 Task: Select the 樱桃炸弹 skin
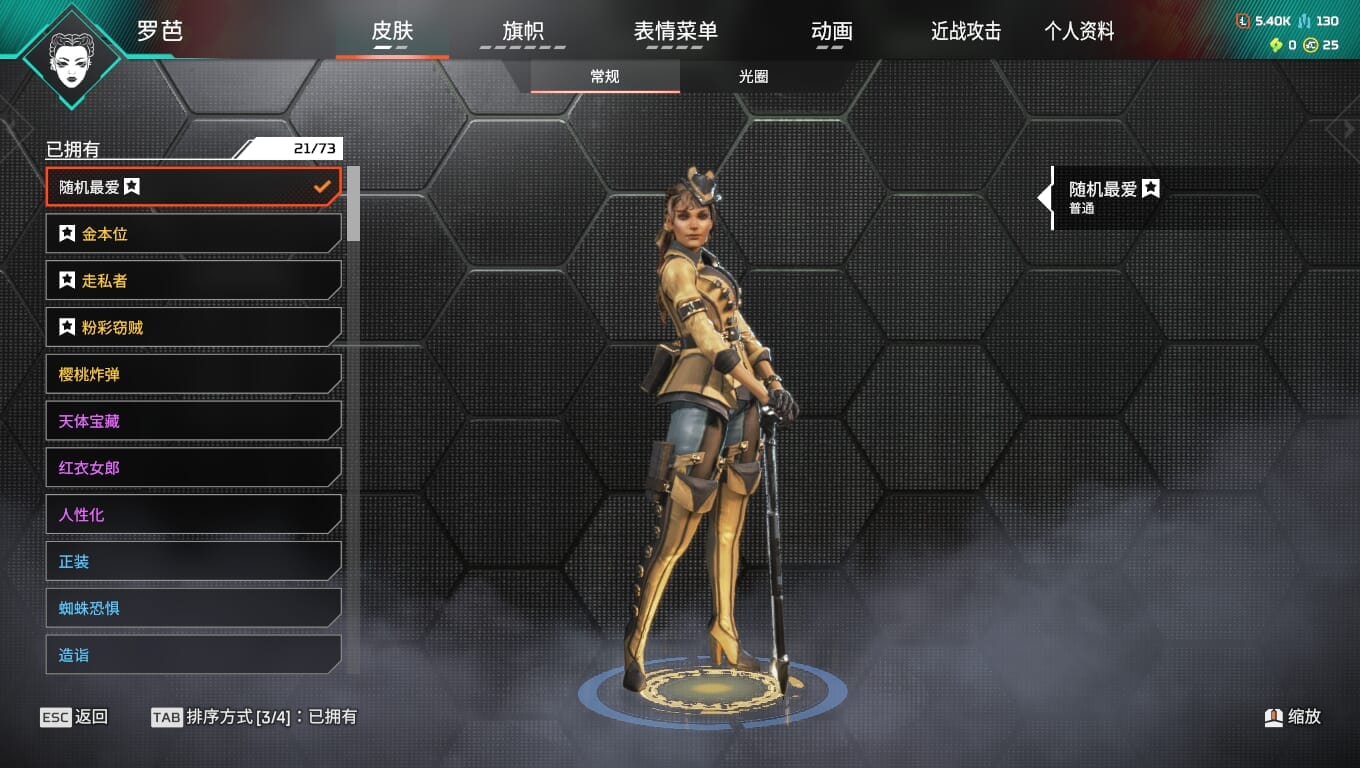click(193, 375)
